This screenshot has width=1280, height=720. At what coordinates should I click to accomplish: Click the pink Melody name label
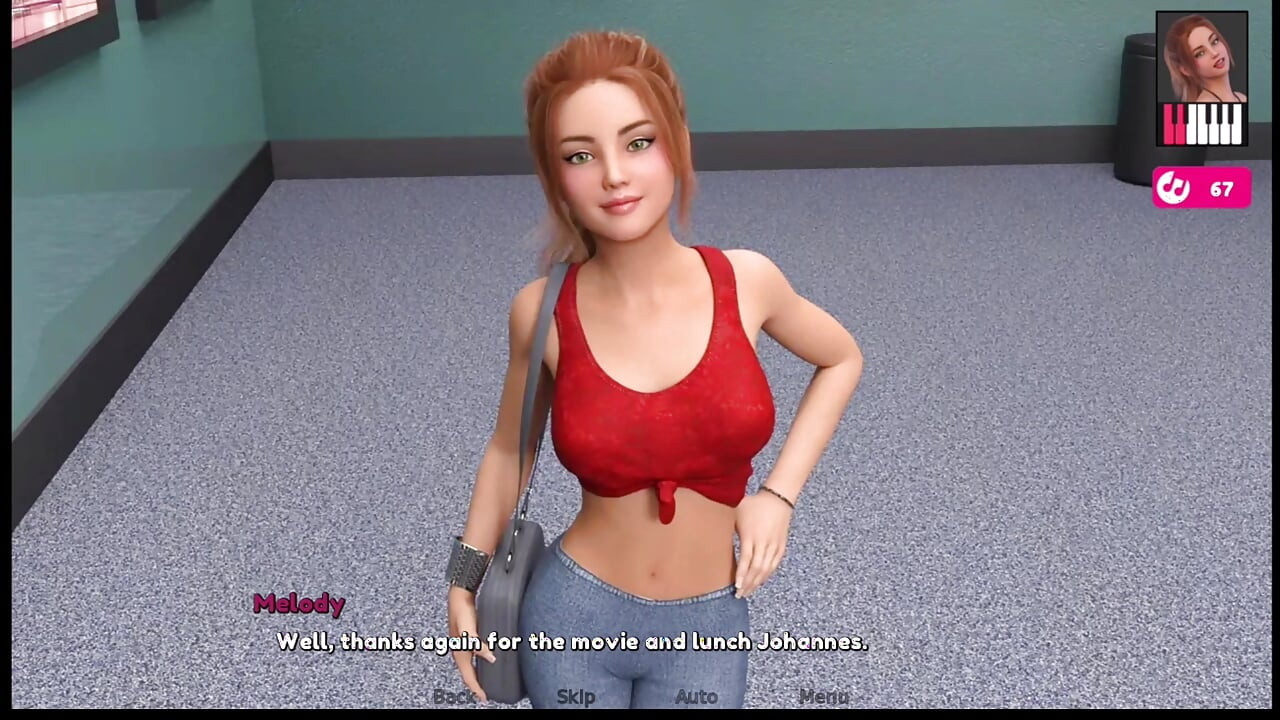299,604
